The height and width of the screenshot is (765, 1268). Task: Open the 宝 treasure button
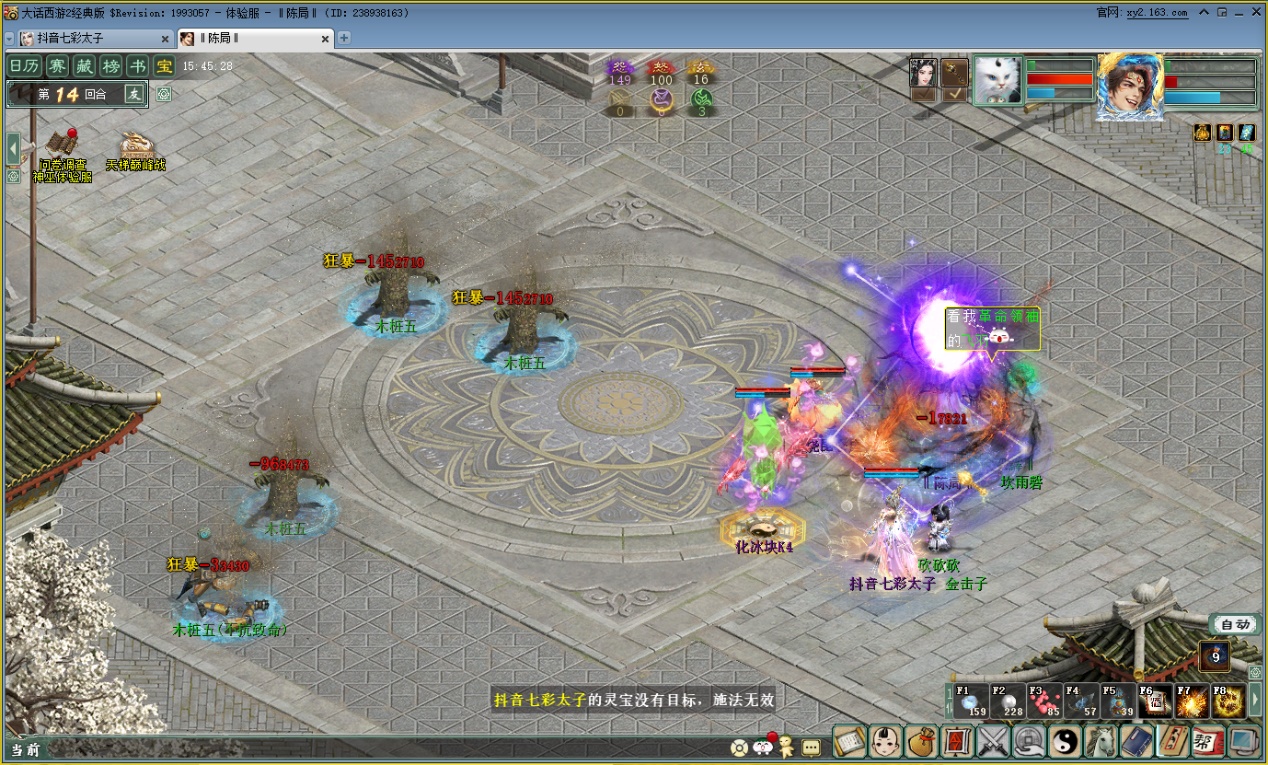(164, 66)
